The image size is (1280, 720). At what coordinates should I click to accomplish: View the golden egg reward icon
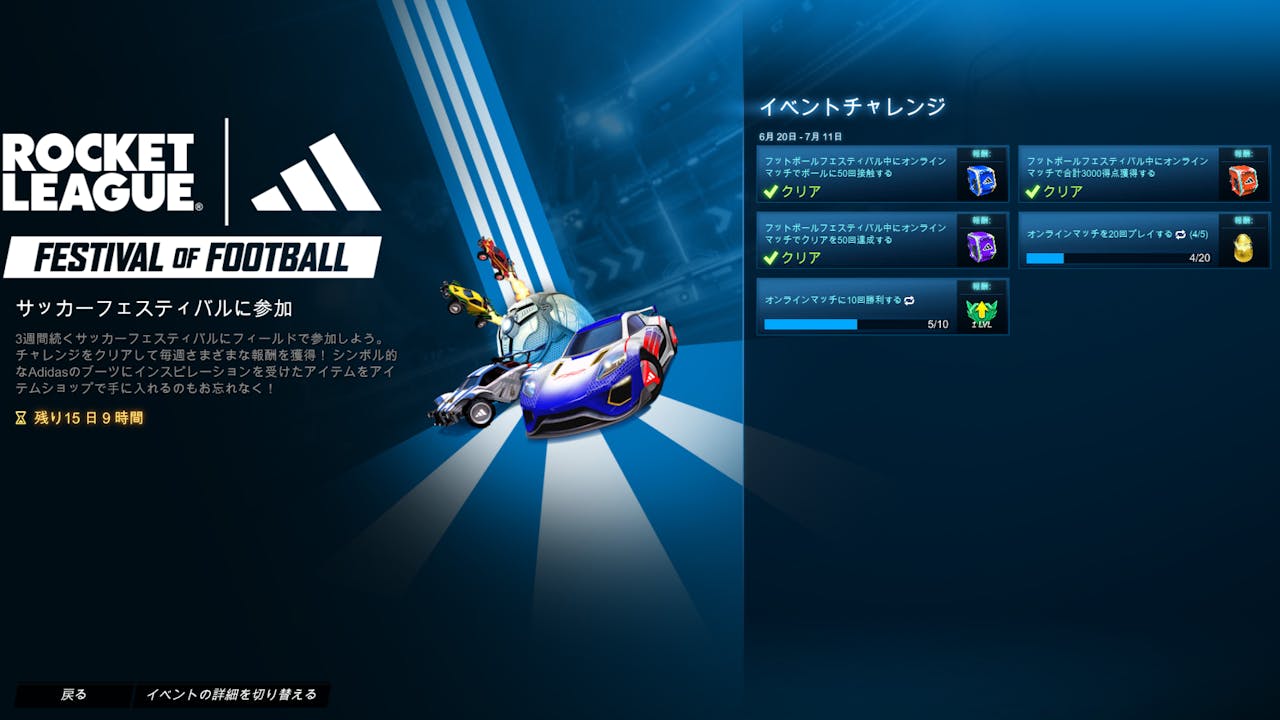1243,246
